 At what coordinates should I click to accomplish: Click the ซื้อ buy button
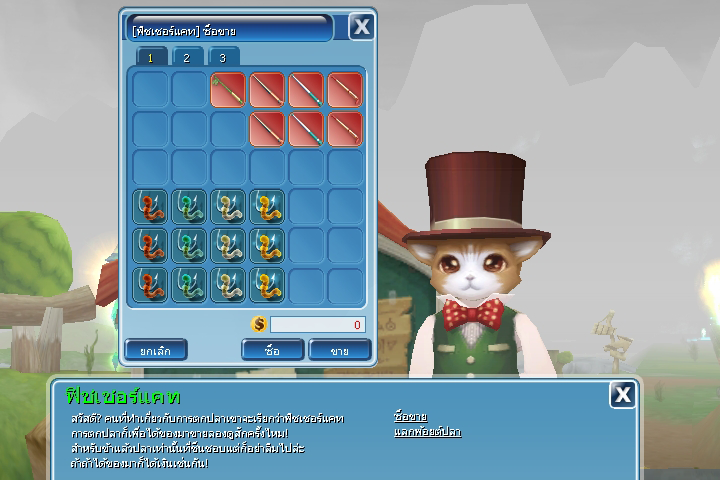(x=273, y=350)
